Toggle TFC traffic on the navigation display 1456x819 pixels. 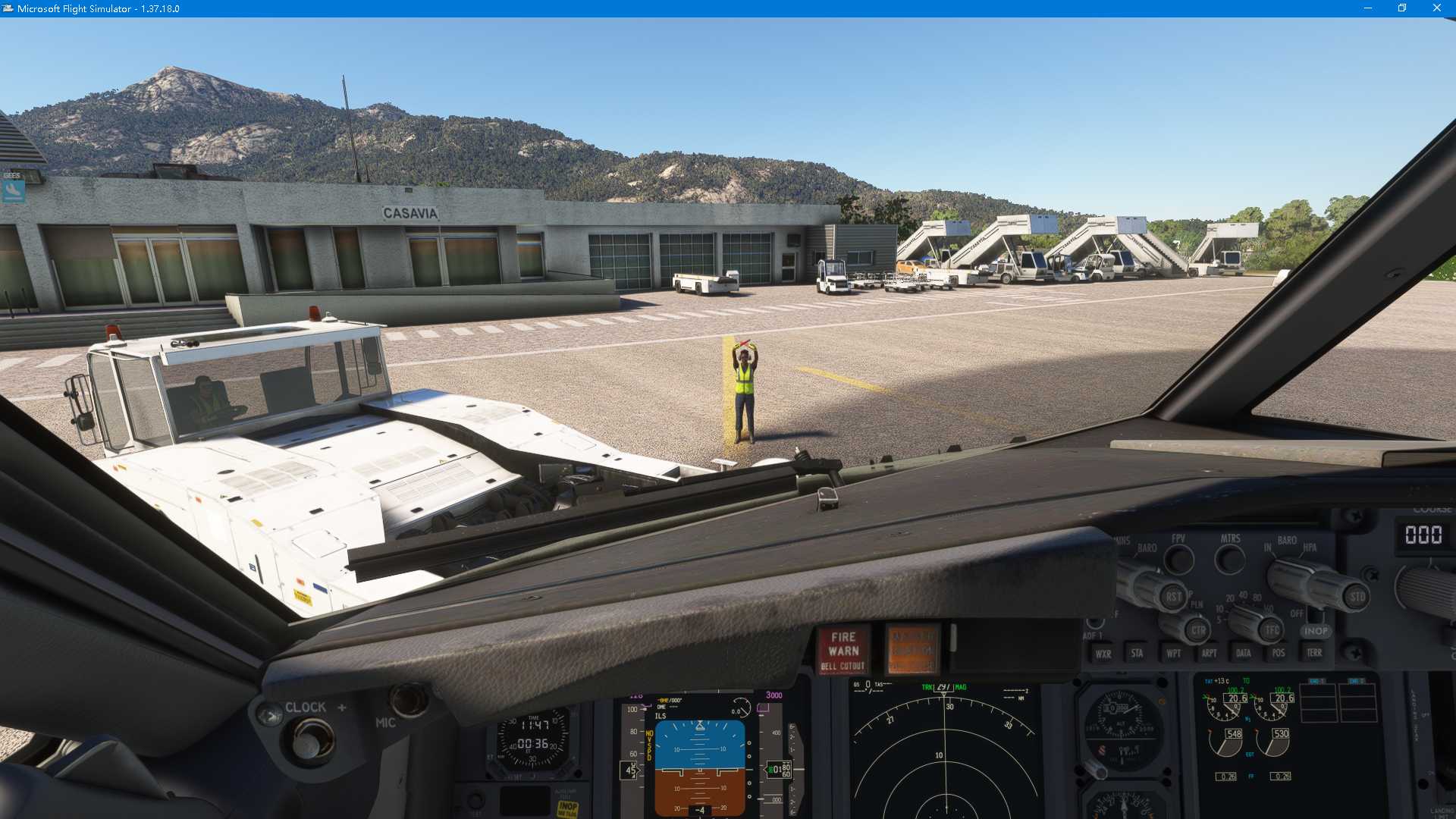click(x=1272, y=630)
